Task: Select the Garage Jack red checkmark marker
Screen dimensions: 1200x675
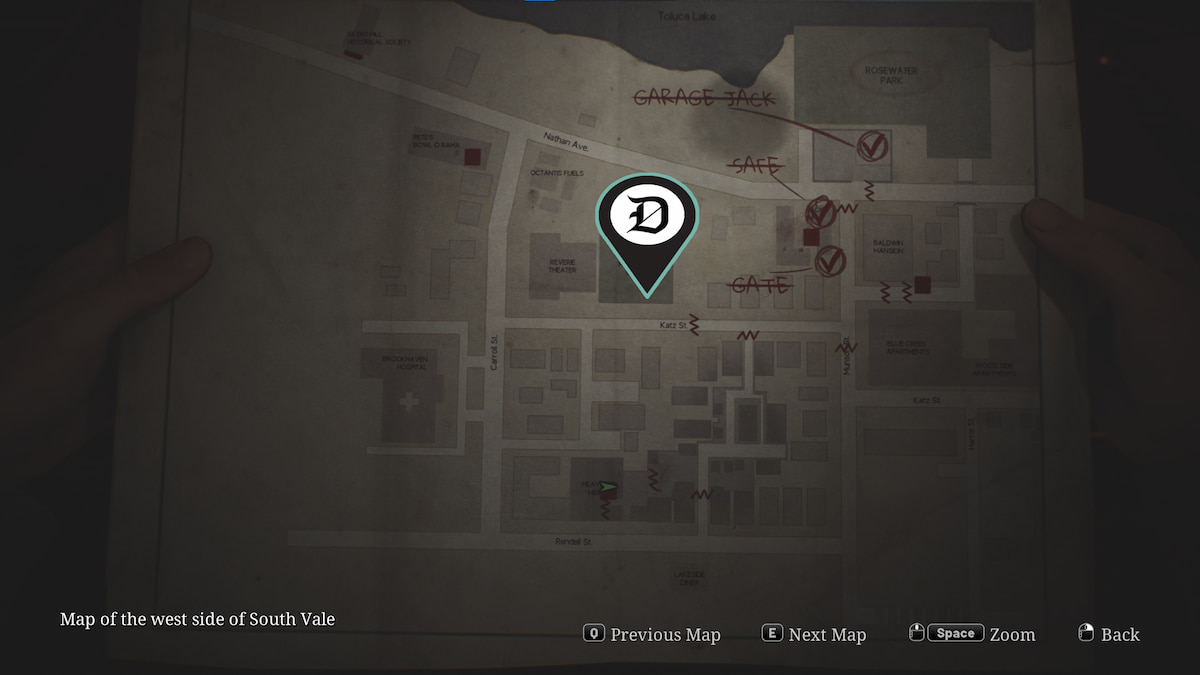Action: [x=872, y=147]
